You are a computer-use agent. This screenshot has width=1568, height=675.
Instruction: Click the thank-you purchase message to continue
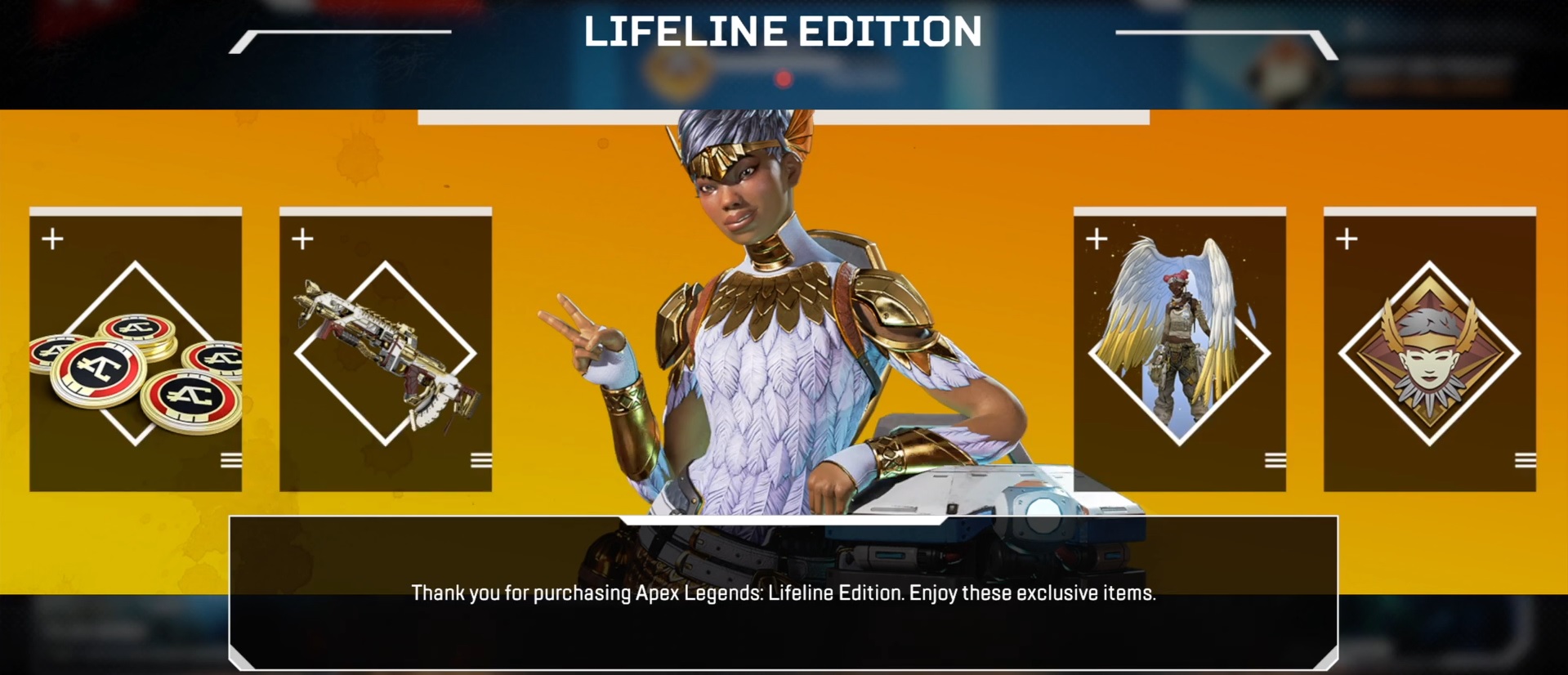click(784, 596)
